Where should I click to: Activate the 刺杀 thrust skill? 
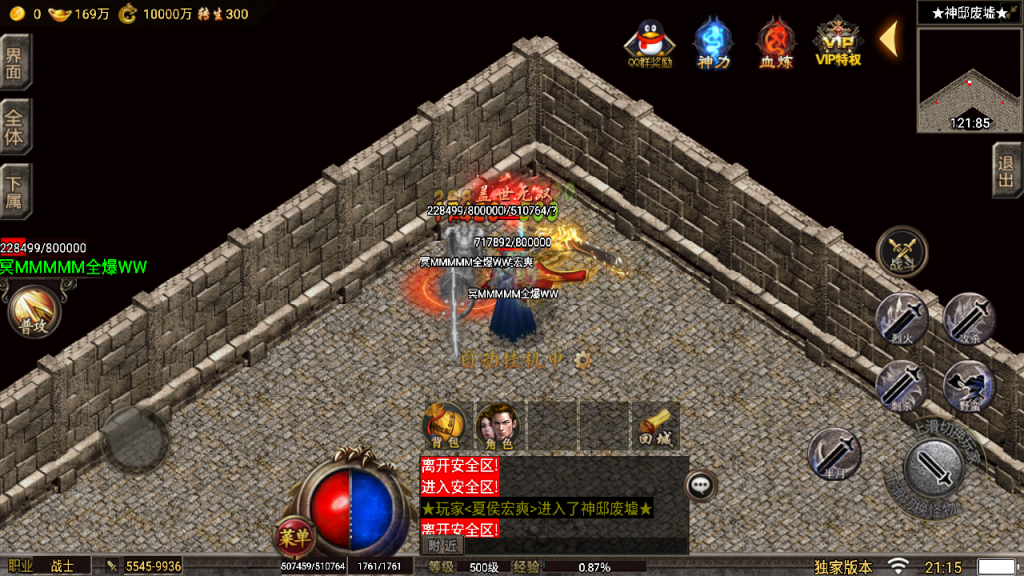click(901, 385)
